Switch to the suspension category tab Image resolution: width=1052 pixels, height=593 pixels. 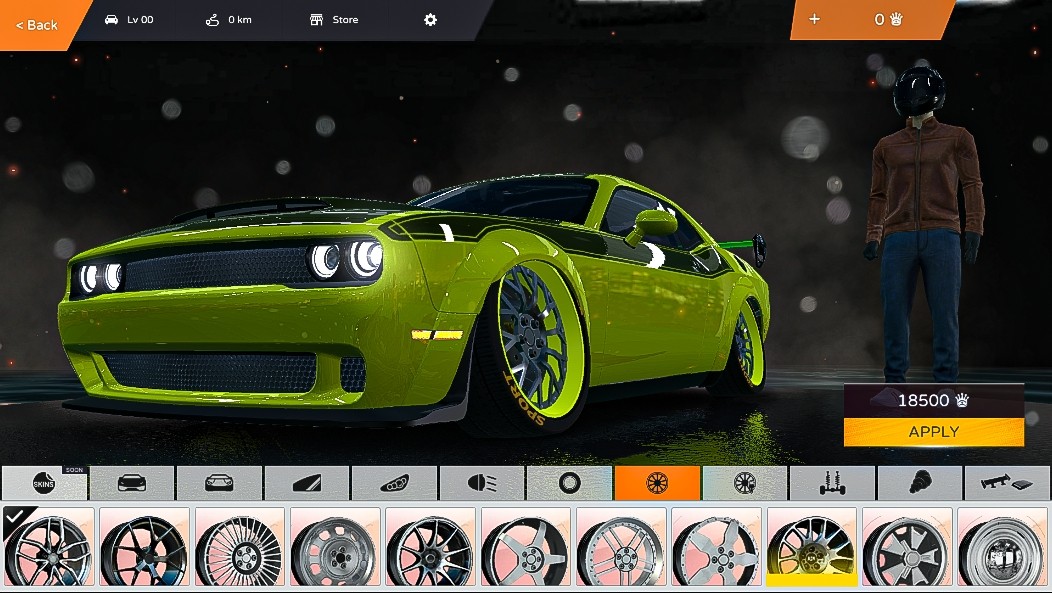[832, 483]
